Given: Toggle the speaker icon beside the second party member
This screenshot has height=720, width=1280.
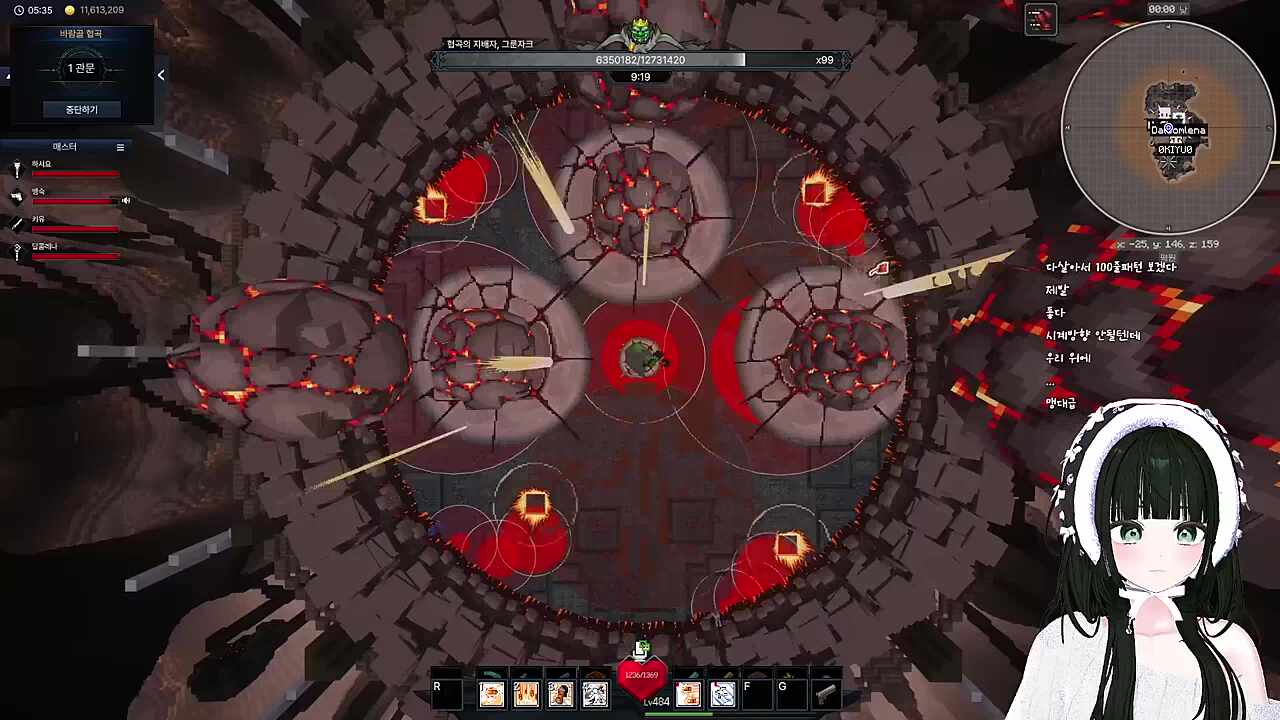Looking at the screenshot, I should pyautogui.click(x=126, y=200).
